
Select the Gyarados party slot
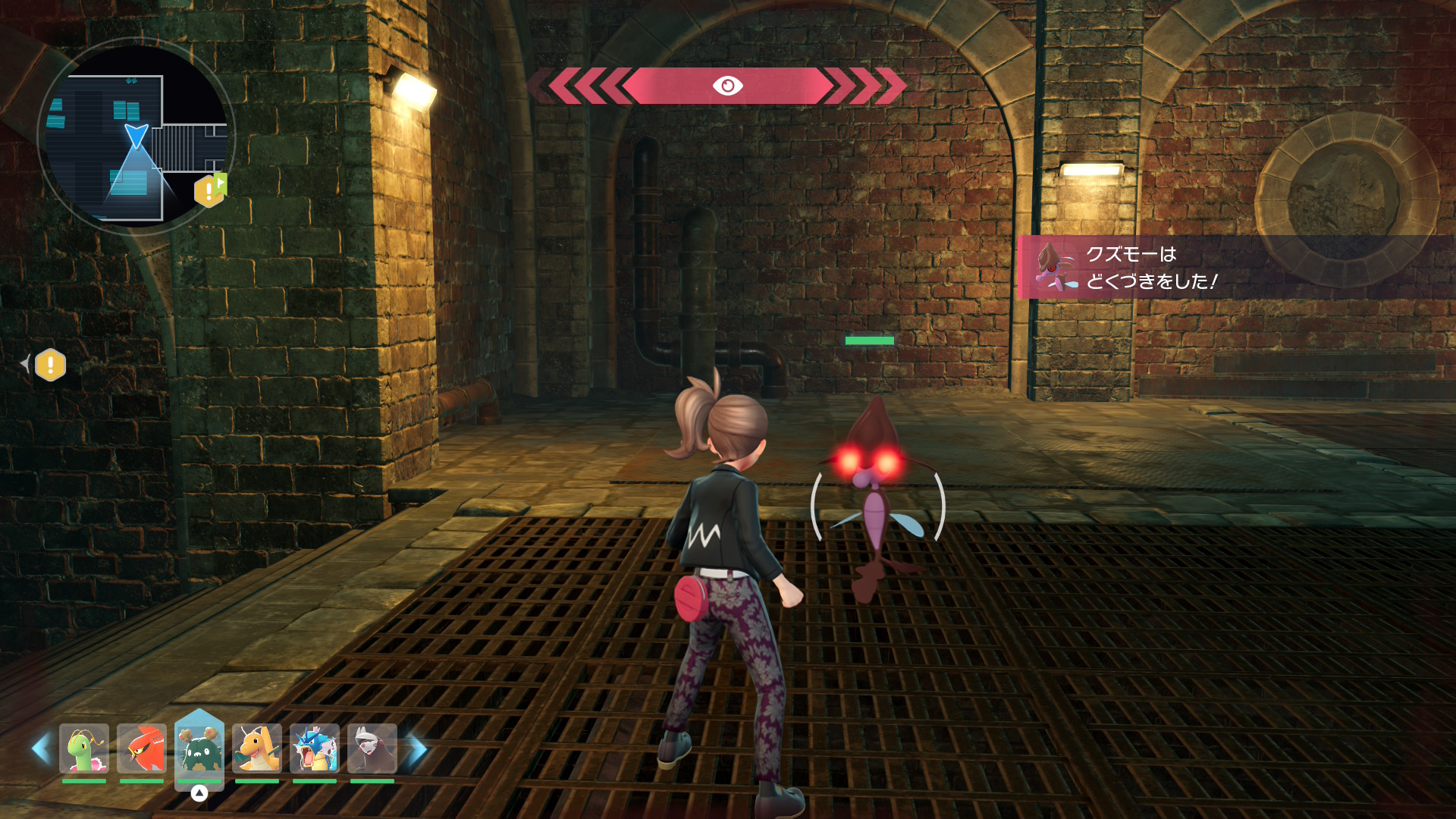pyautogui.click(x=315, y=749)
